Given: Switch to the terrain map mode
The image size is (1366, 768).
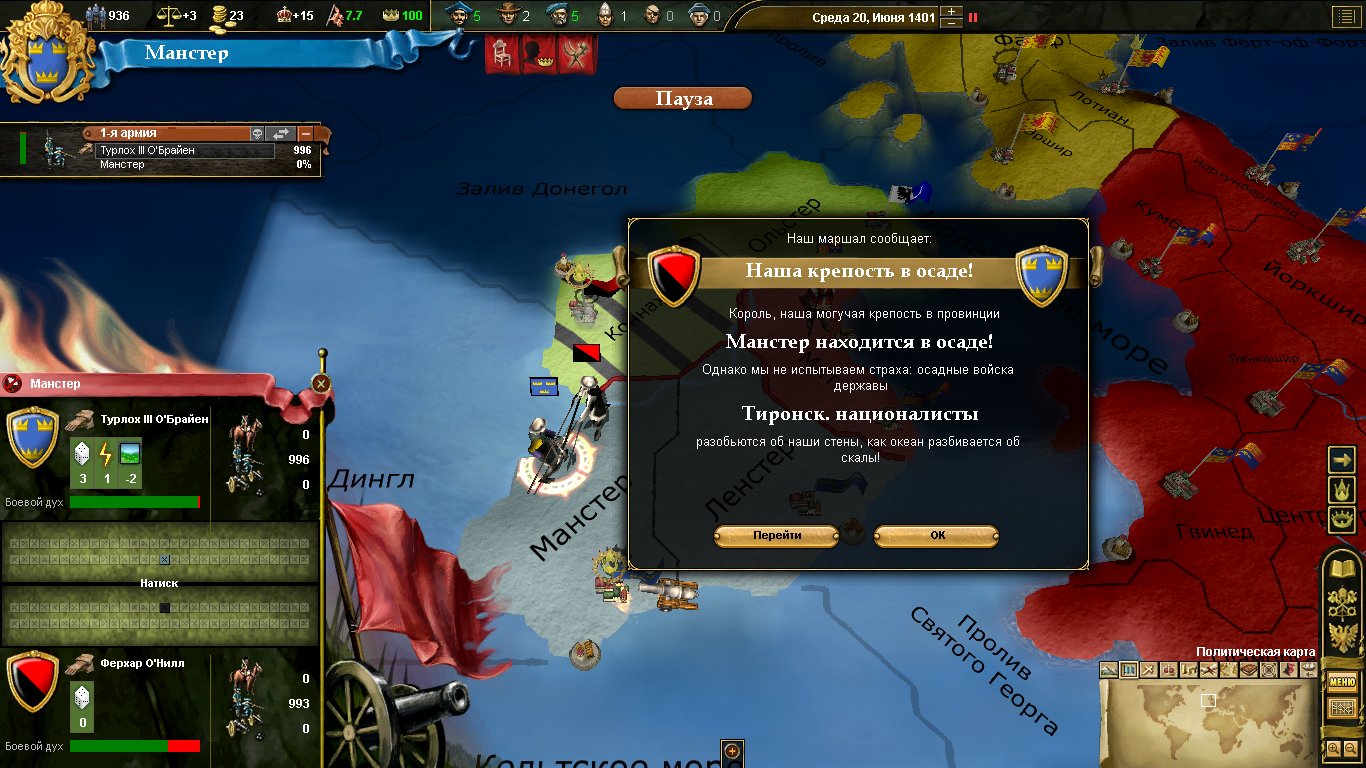Looking at the screenshot, I should [1110, 669].
